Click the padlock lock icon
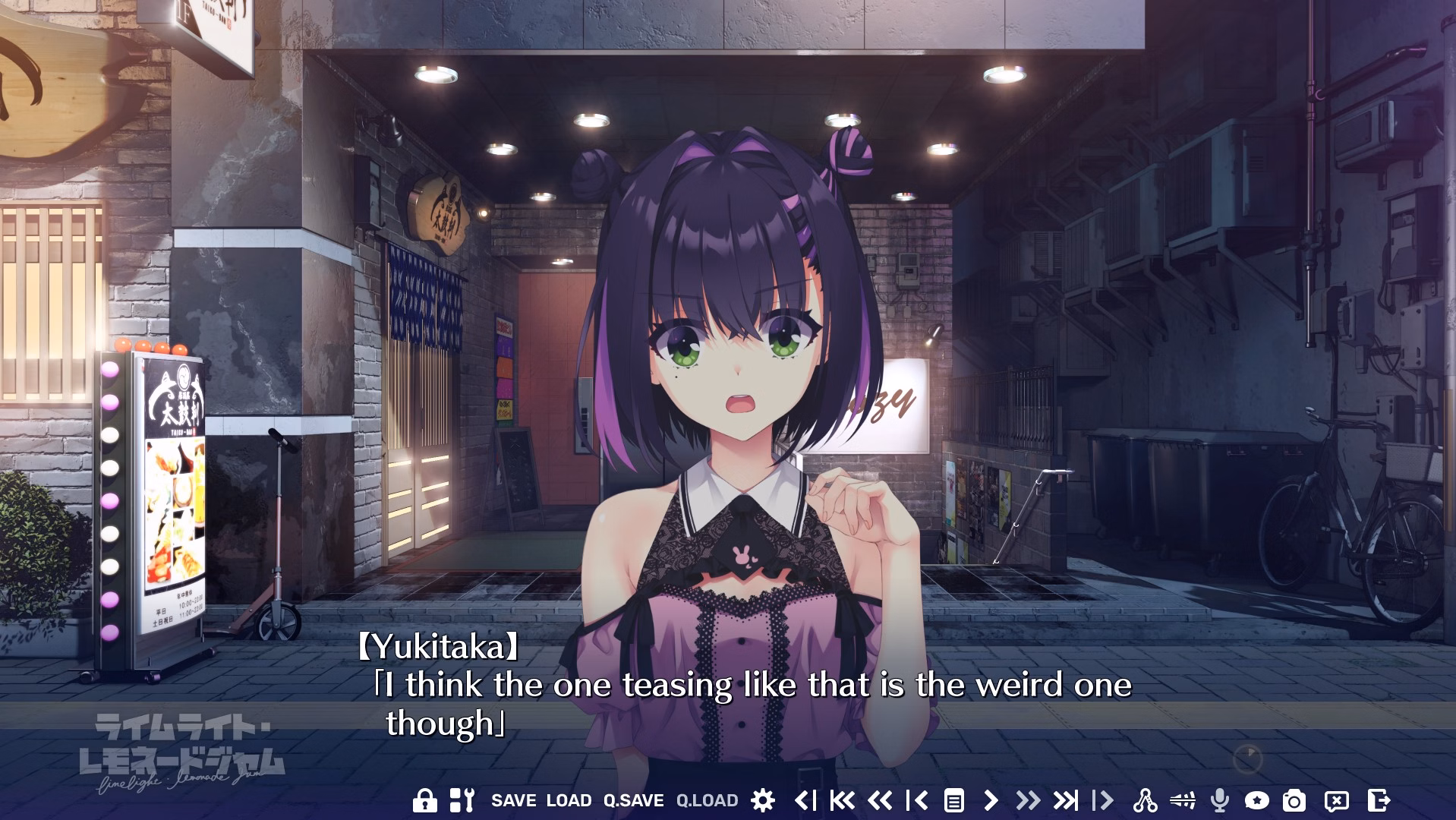Image resolution: width=1456 pixels, height=820 pixels. [424, 800]
